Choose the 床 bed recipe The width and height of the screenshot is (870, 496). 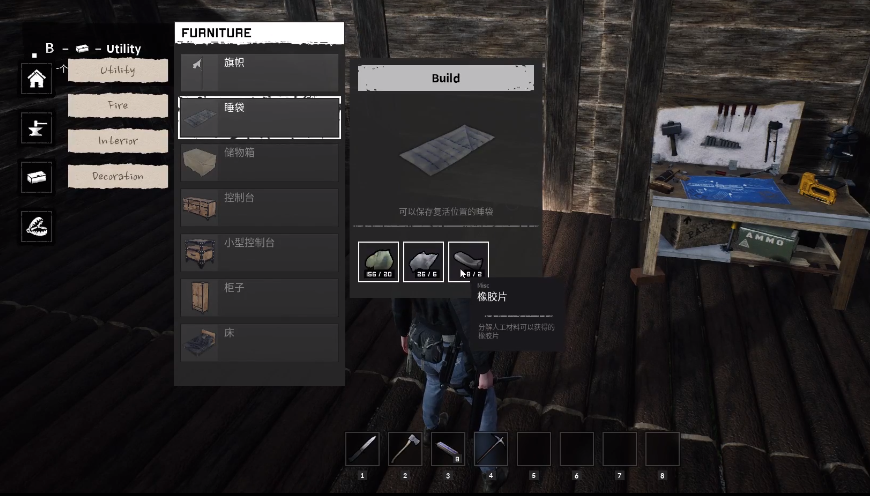[259, 341]
